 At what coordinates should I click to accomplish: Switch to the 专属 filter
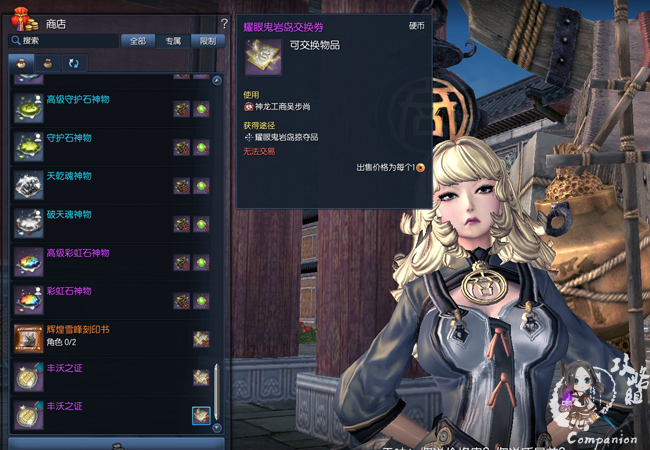[173, 41]
